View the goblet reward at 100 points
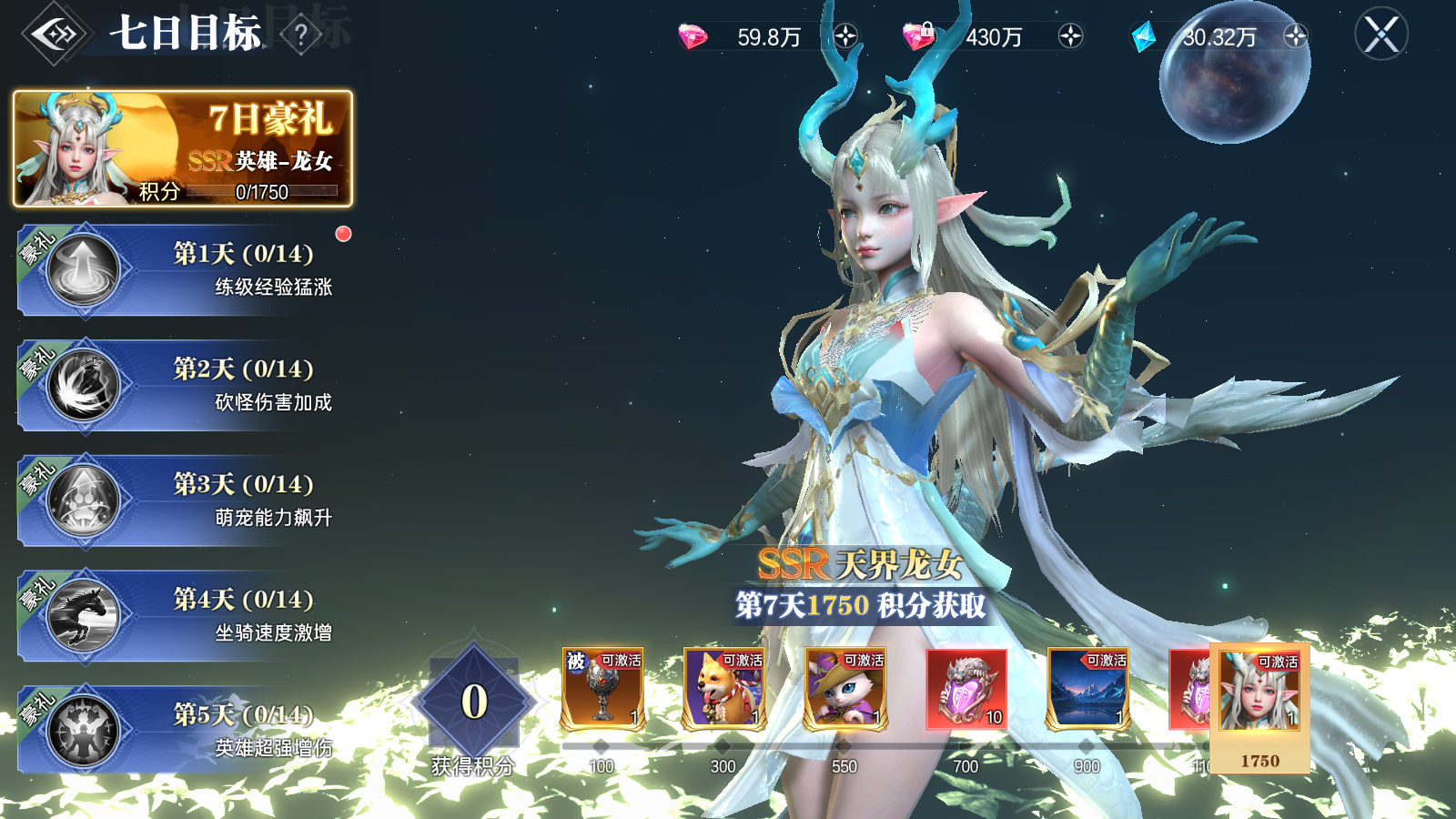Image resolution: width=1456 pixels, height=819 pixels. (x=602, y=689)
